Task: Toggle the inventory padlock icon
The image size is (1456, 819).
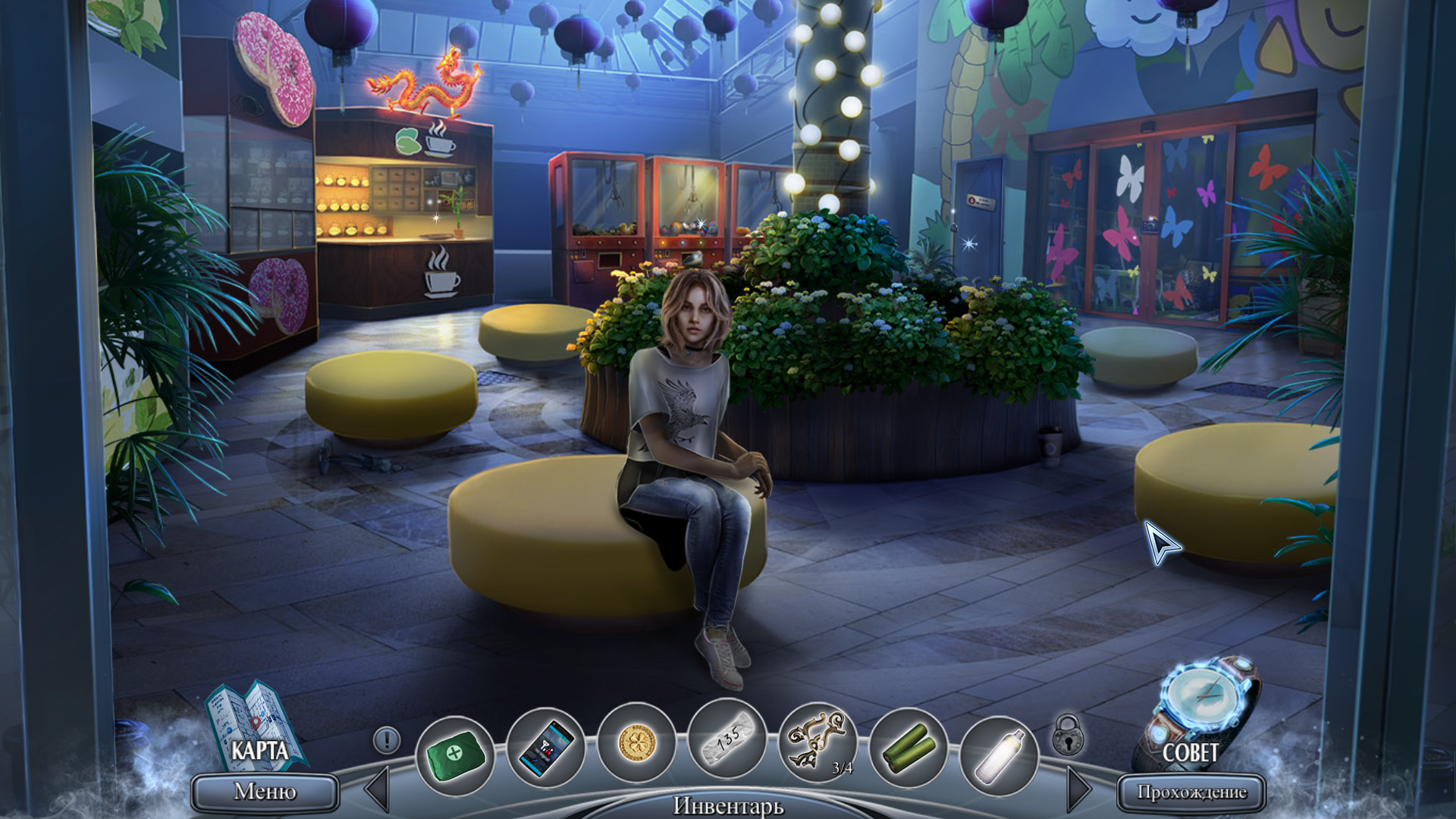Action: (1068, 735)
